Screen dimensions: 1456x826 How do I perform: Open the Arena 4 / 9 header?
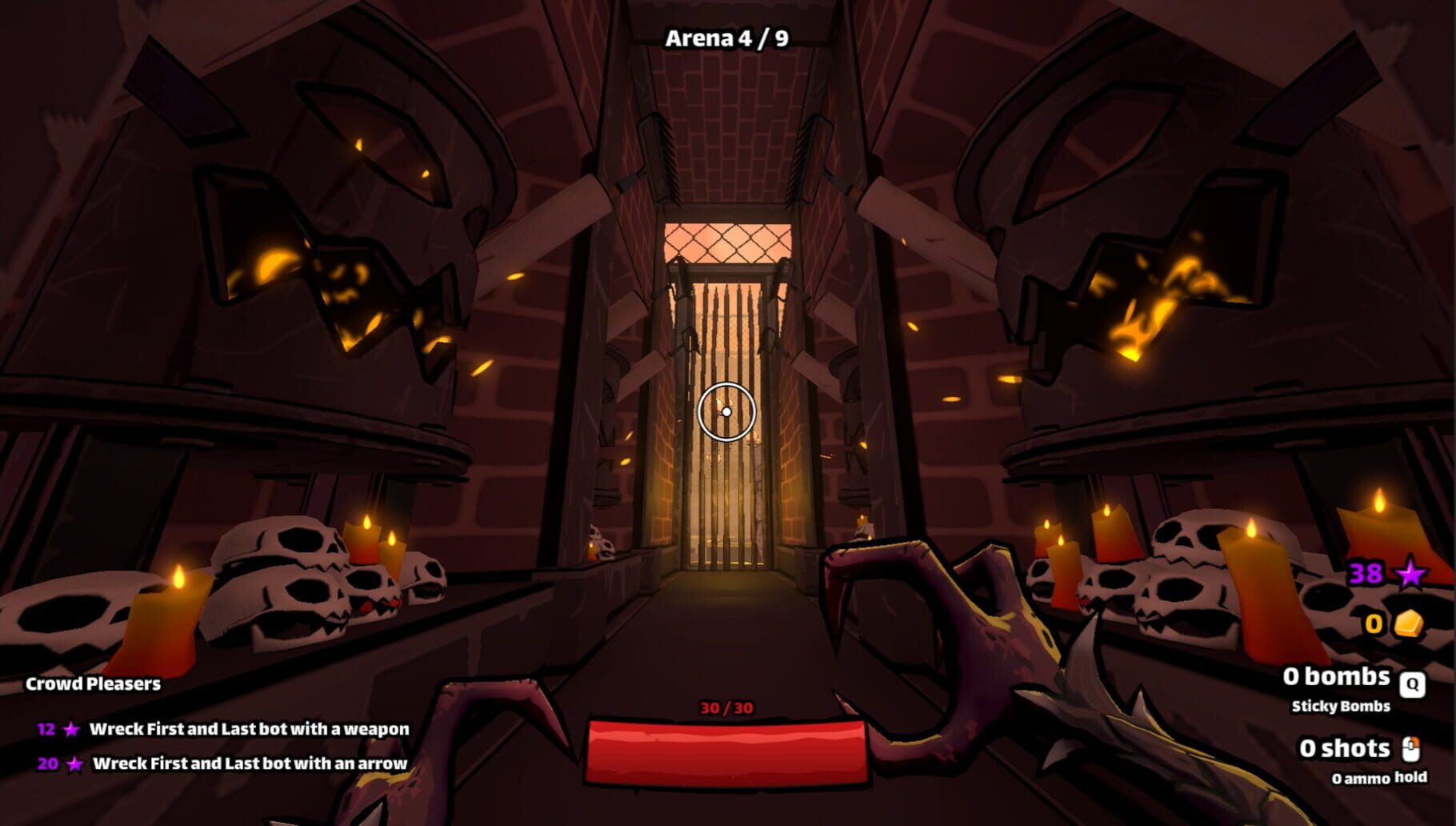[x=726, y=38]
